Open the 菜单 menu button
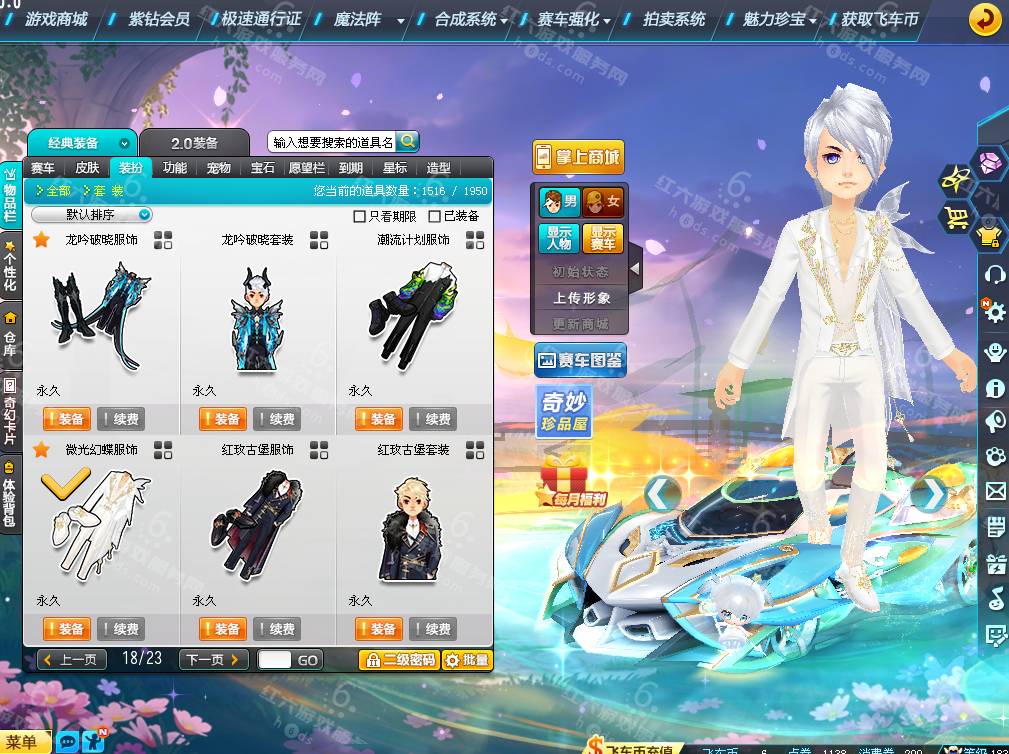This screenshot has width=1009, height=754. click(24, 742)
